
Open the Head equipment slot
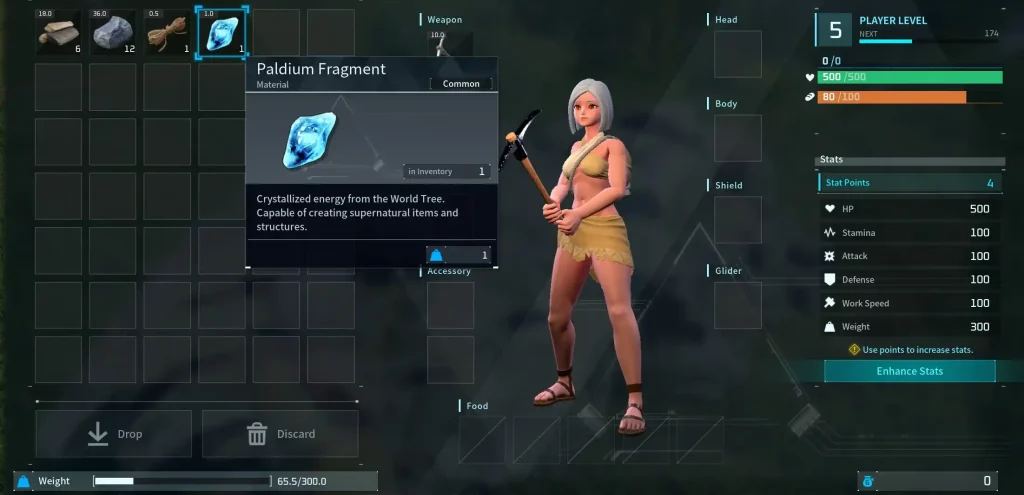[x=737, y=54]
